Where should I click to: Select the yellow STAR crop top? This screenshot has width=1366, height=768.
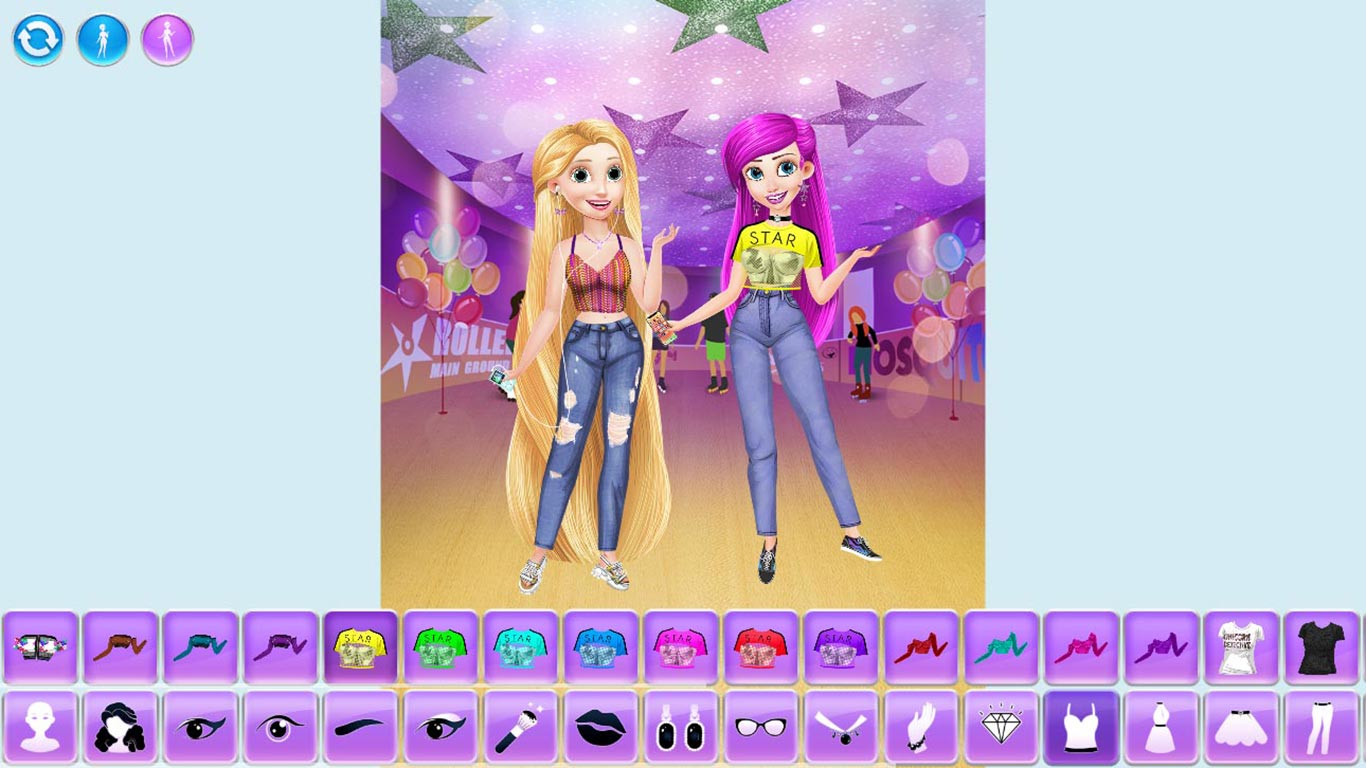(360, 648)
